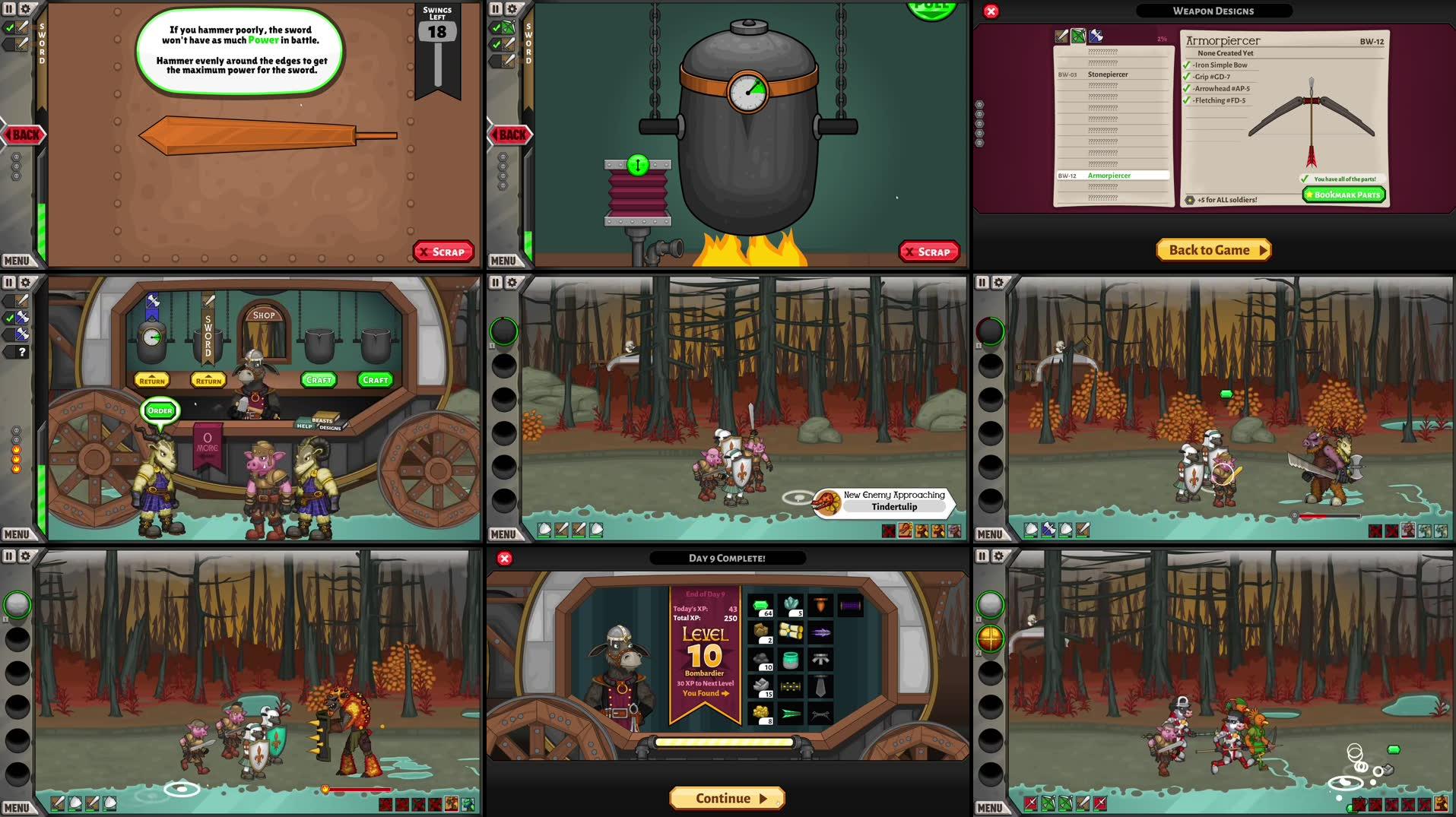Click the pressure gauge icon in the shop sidebar
1456x817 pixels.
151,337
